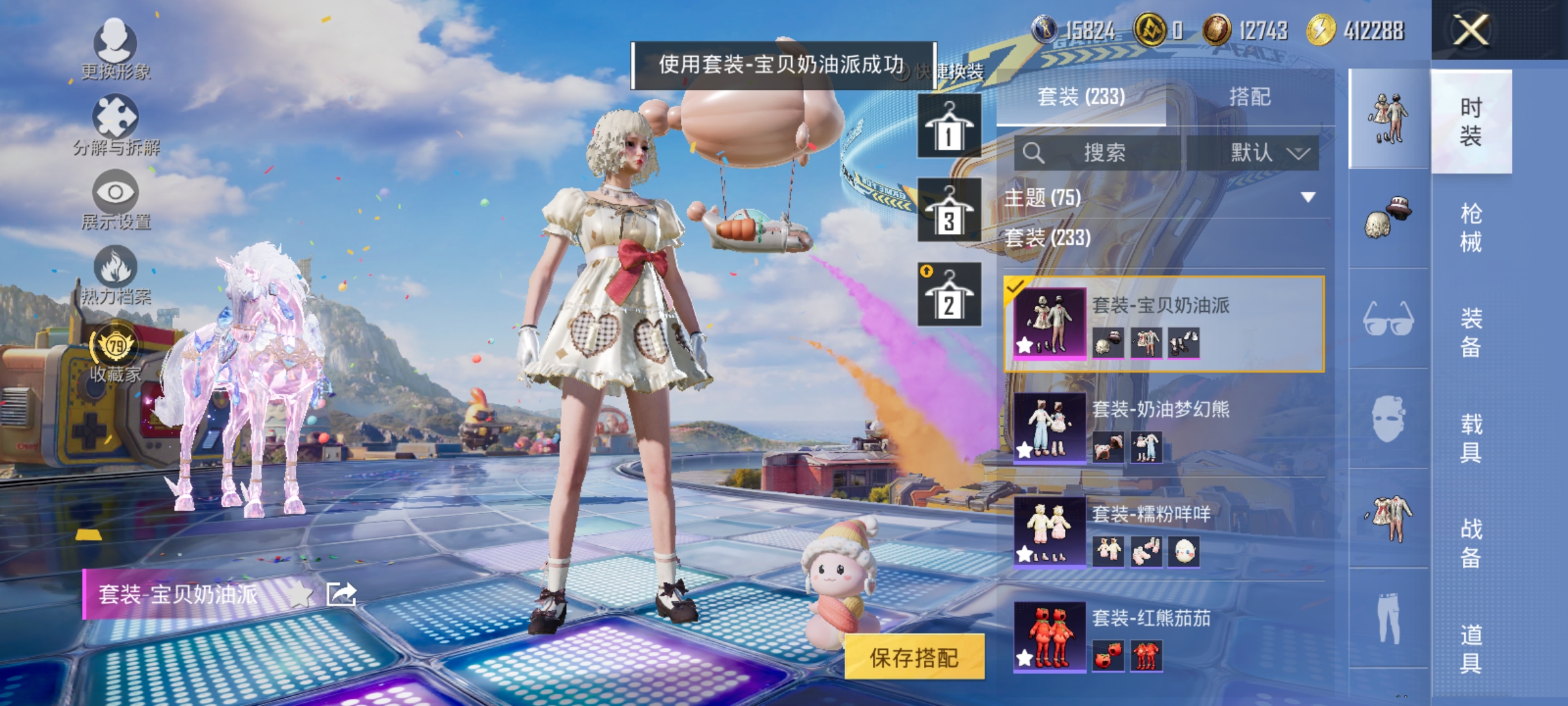This screenshot has height=706, width=1568.
Task: Open the 默认 sorting dropdown
Action: tap(1261, 152)
